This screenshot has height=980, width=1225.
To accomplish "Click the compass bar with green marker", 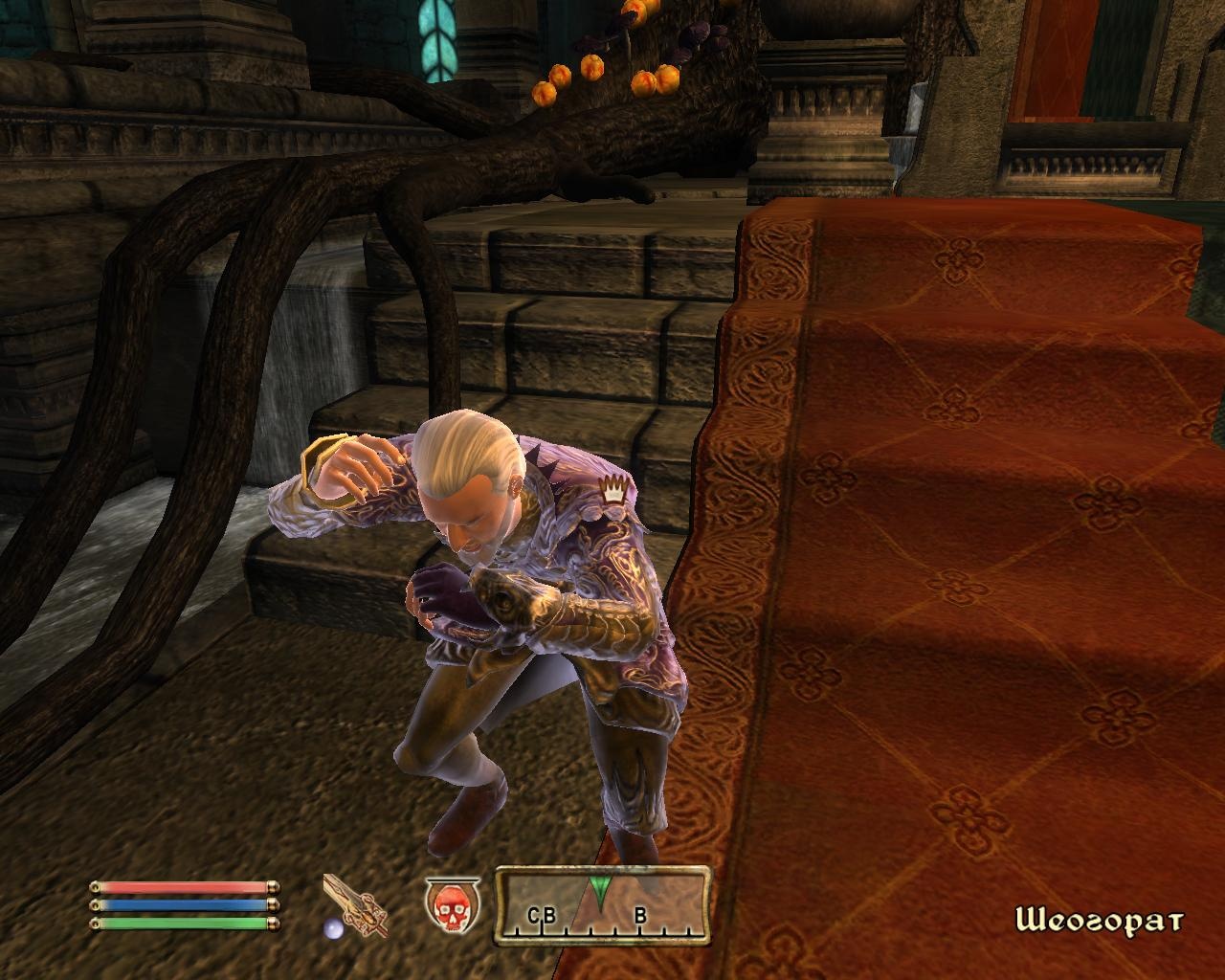I will [602, 905].
